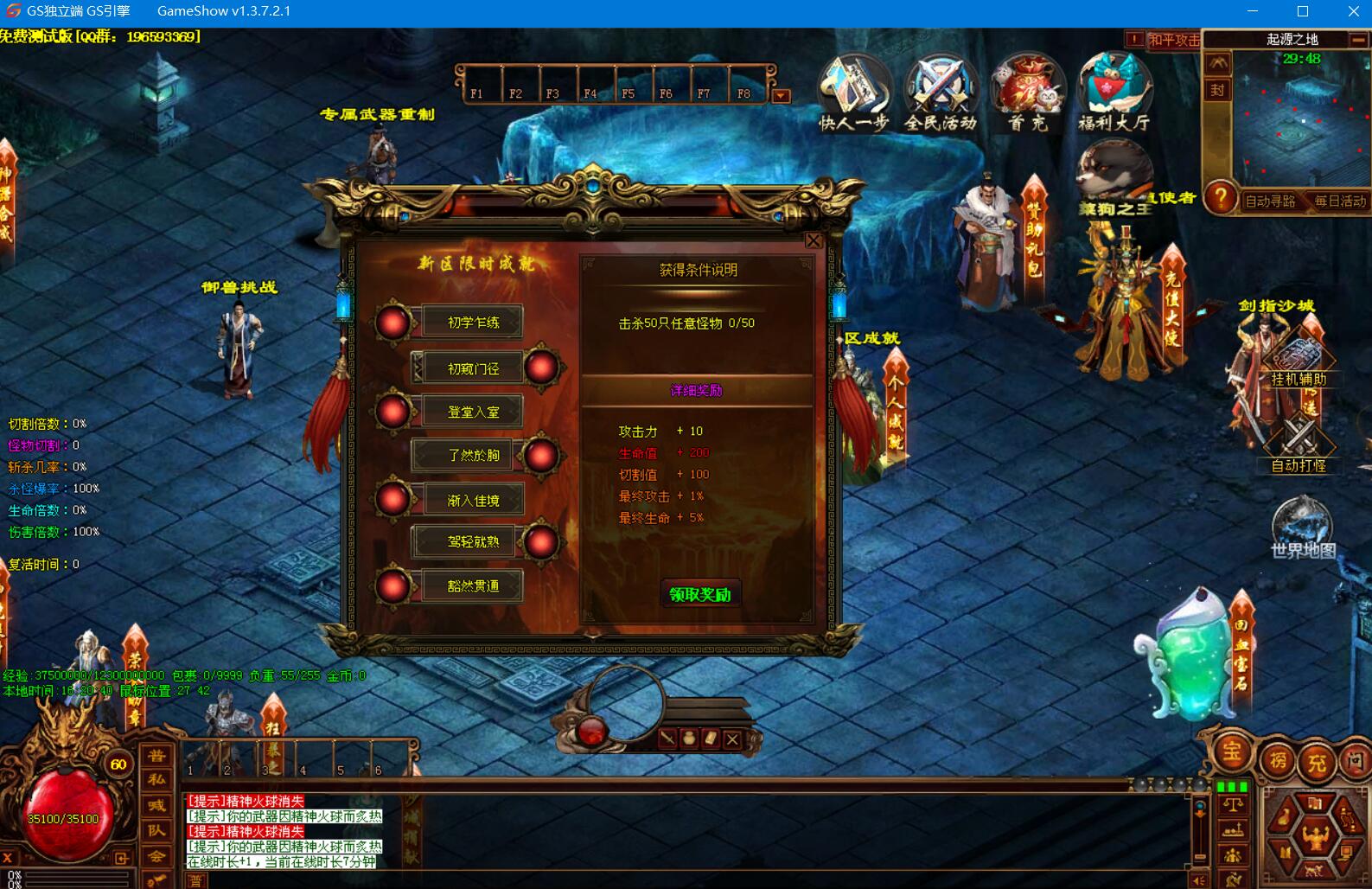This screenshot has width=1372, height=889.
Task: Choose the 登堂入室 achievement entry
Action: click(x=473, y=412)
